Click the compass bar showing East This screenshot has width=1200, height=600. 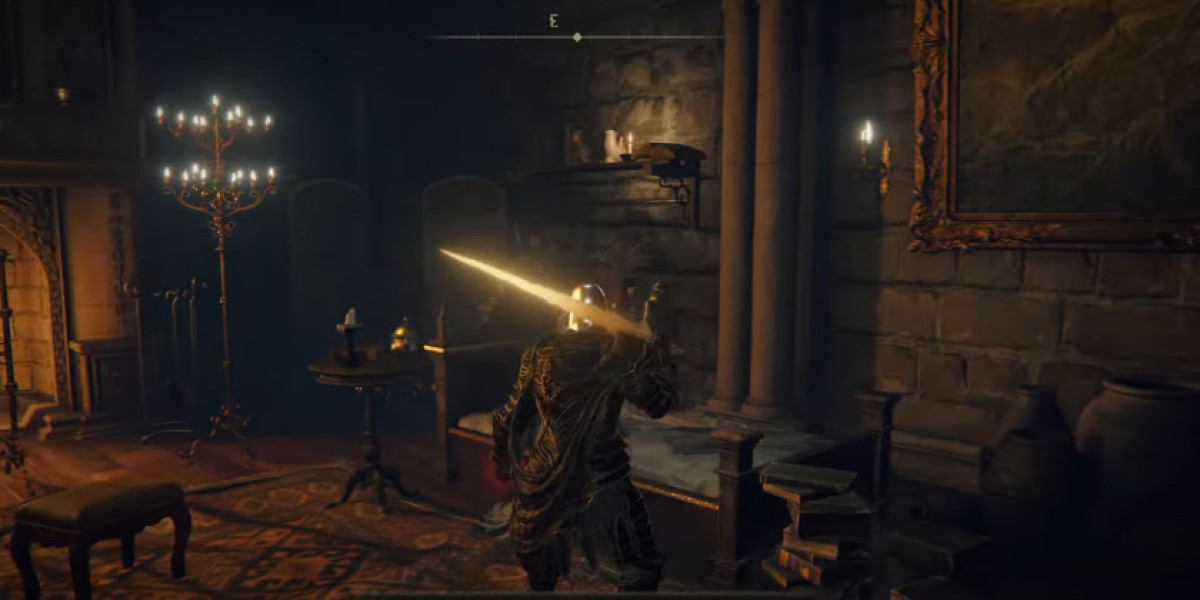pyautogui.click(x=577, y=36)
